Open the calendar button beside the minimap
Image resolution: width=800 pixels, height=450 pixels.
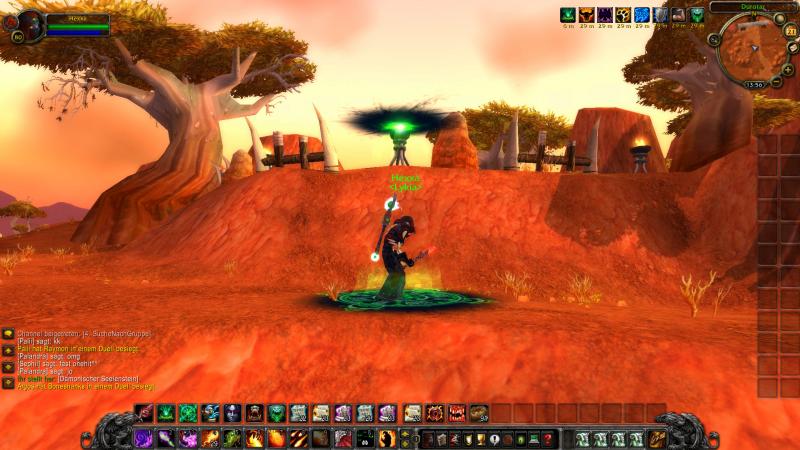click(x=792, y=32)
